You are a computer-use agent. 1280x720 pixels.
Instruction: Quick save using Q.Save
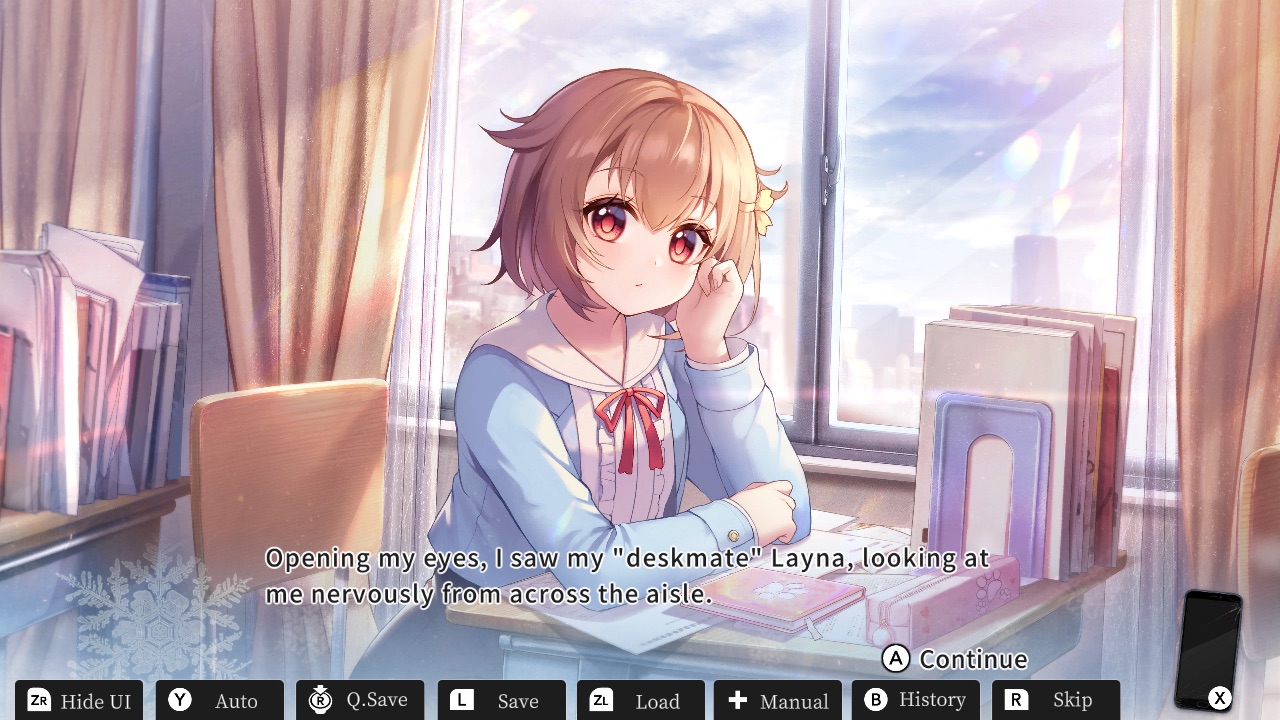[361, 700]
